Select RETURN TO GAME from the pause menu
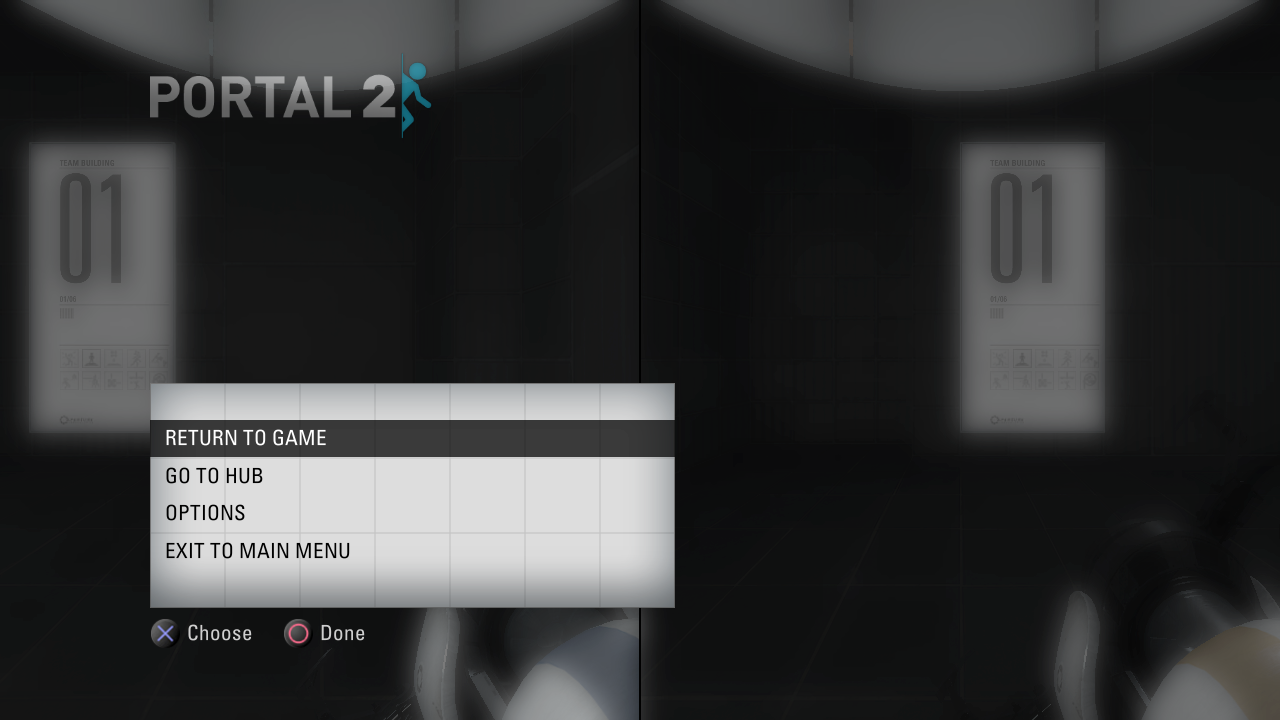The height and width of the screenshot is (720, 1280). 246,438
